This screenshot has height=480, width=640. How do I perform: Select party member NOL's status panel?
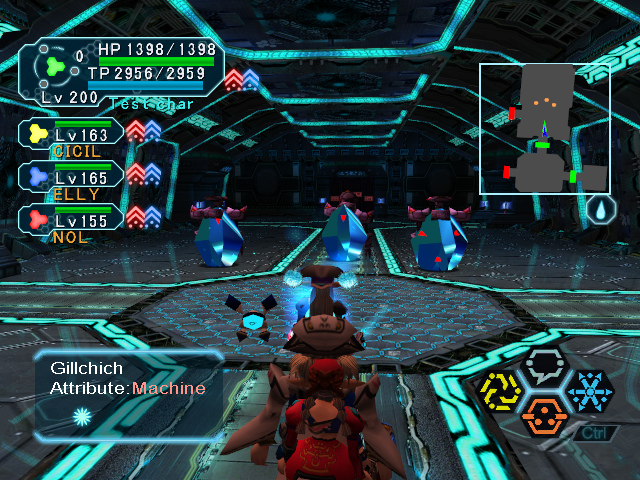pos(72,221)
